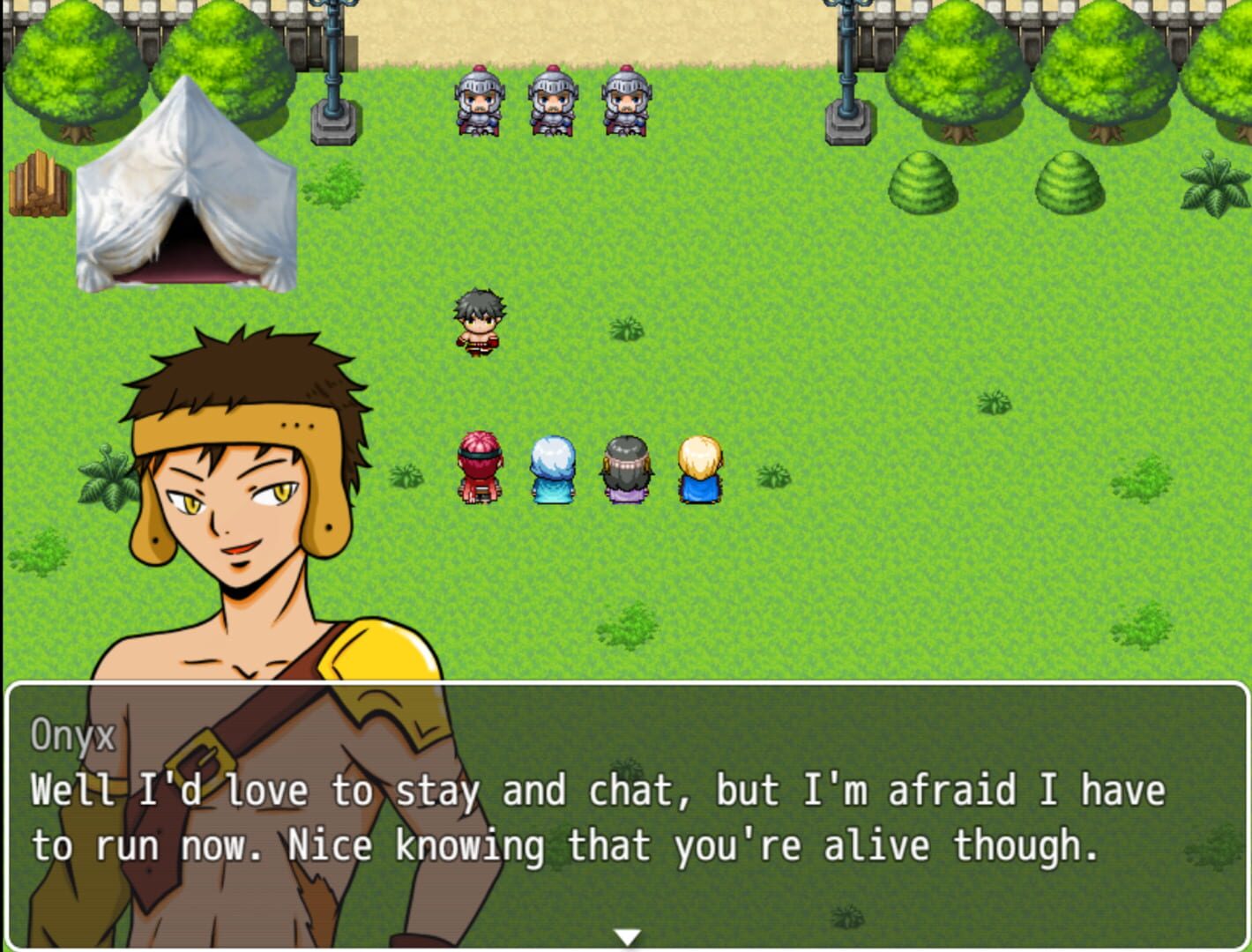Click the dark-haired villager with headband sprite
Screen dimensions: 1252x952
pyautogui.click(x=626, y=467)
